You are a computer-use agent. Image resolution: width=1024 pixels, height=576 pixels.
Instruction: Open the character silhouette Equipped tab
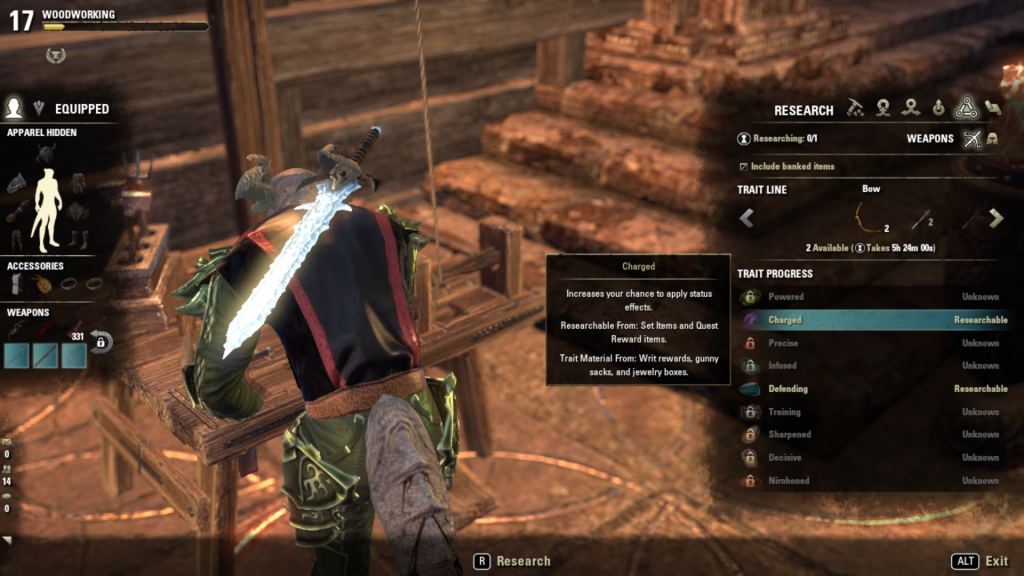(14, 108)
